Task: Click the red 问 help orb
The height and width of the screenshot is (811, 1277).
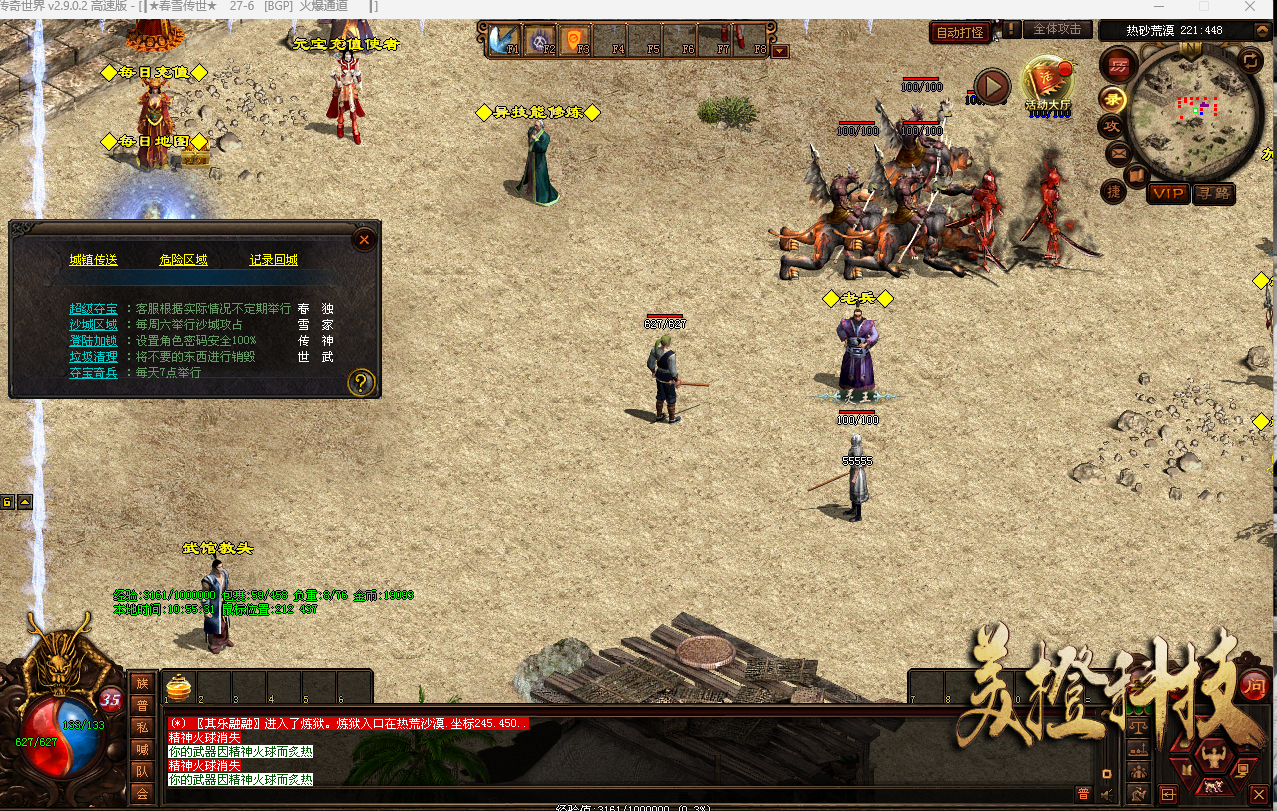Action: 1253,686
